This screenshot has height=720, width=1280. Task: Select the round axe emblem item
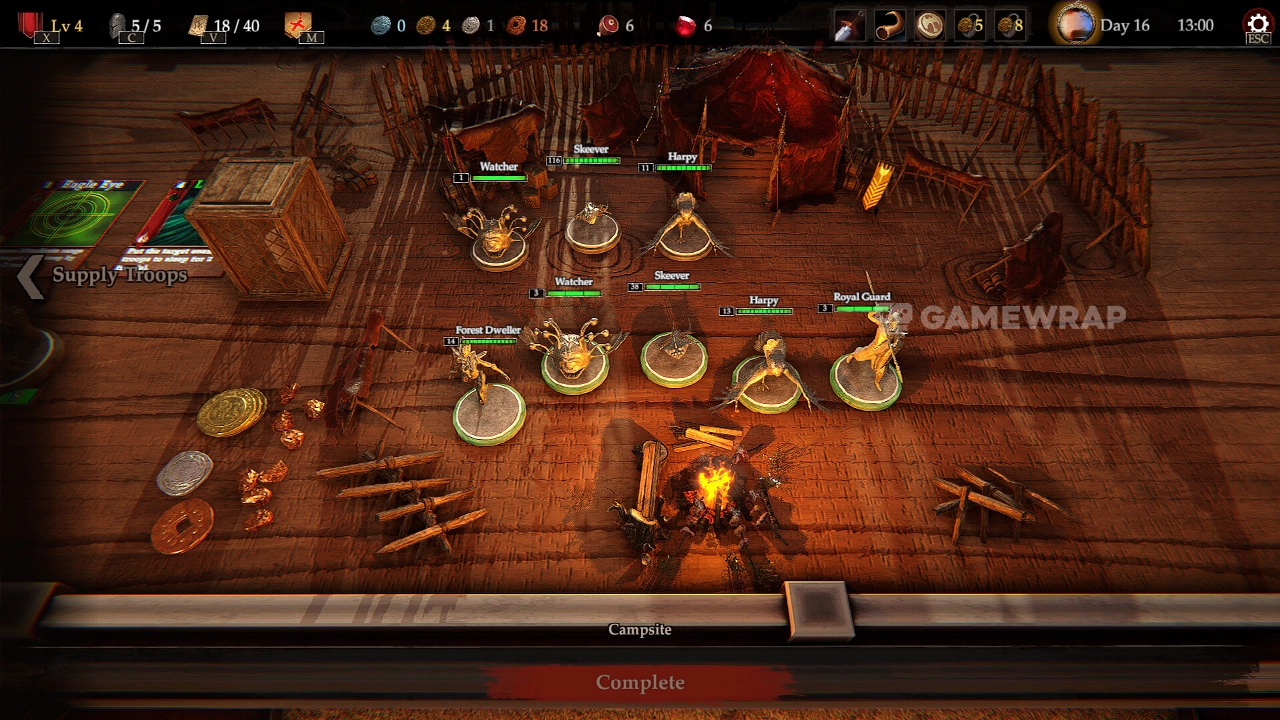pyautogui.click(x=930, y=25)
